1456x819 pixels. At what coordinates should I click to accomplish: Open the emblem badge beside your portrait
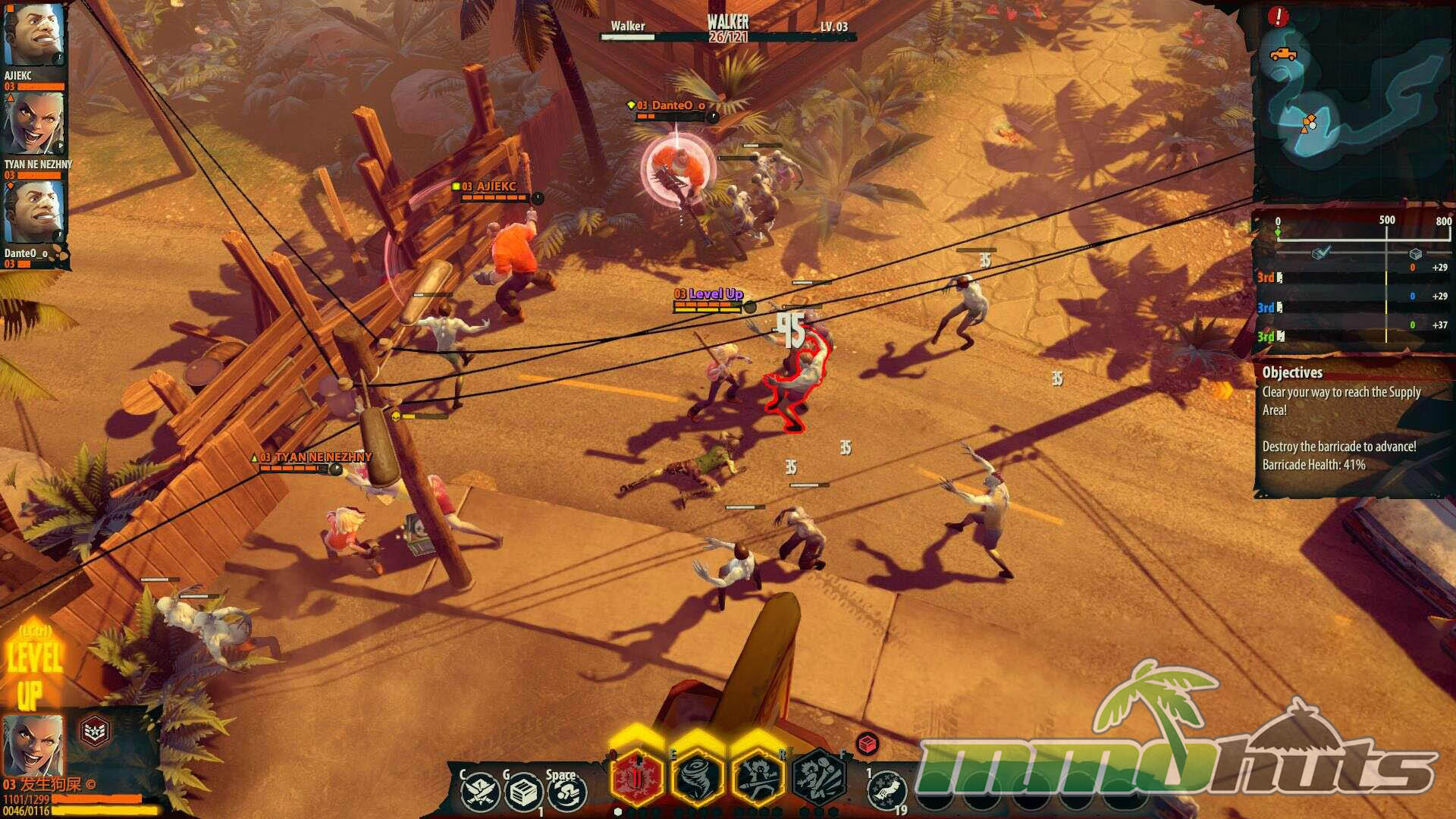pyautogui.click(x=95, y=732)
